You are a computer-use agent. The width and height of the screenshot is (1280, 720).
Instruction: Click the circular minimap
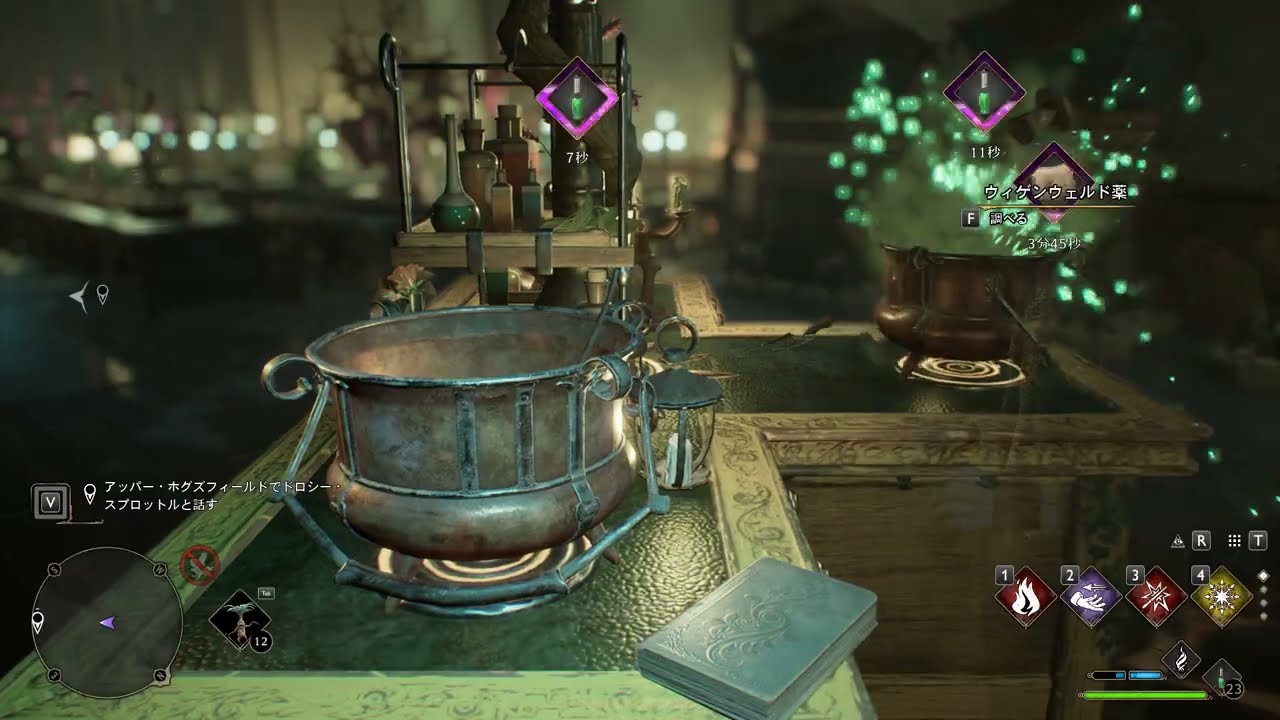[107, 622]
